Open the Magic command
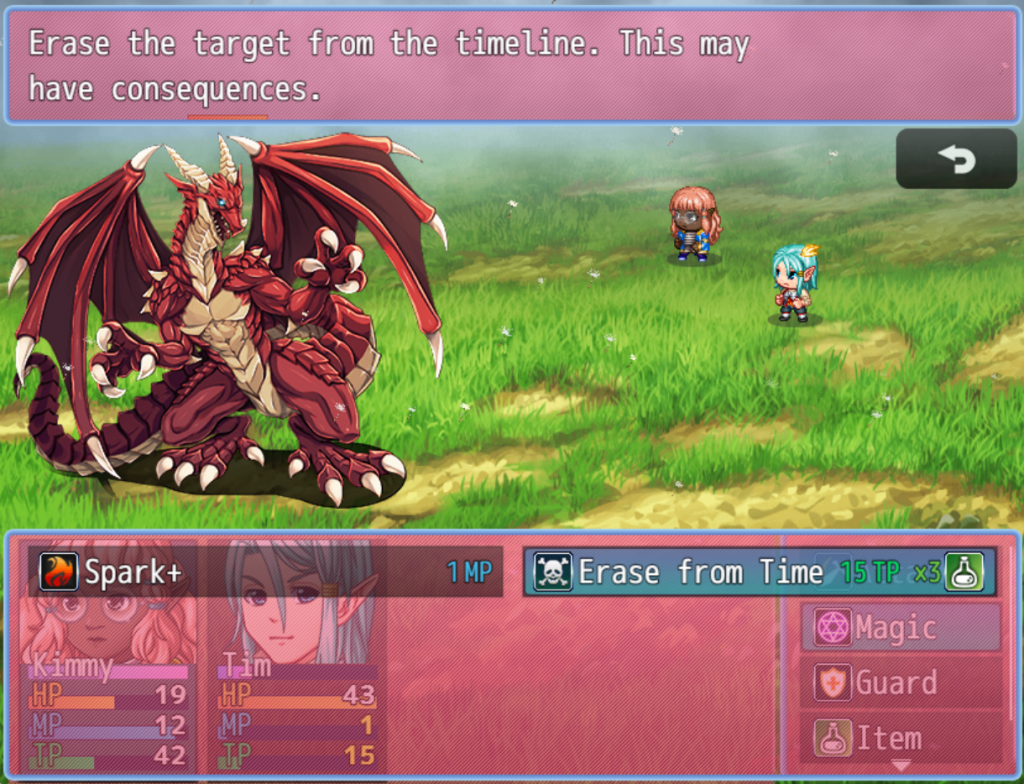 coord(901,628)
